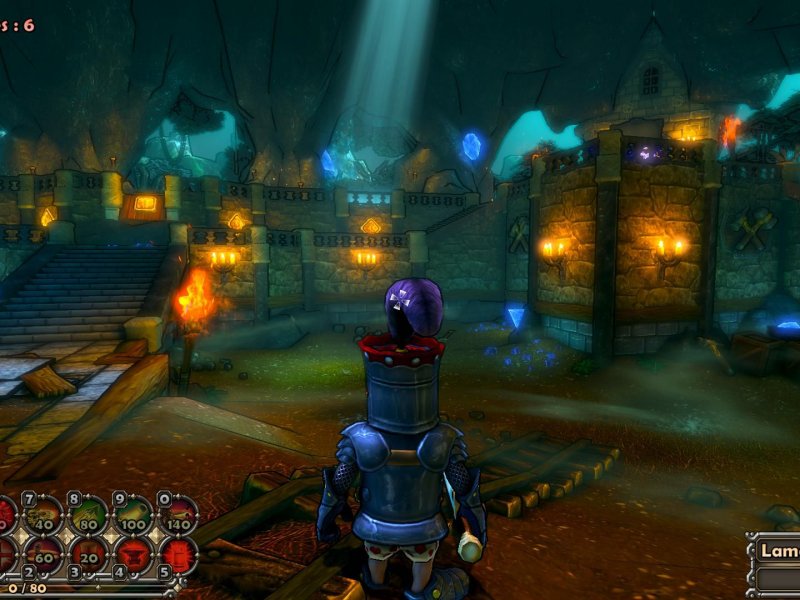Pick the turret slot costing 100 mana

coord(133,516)
